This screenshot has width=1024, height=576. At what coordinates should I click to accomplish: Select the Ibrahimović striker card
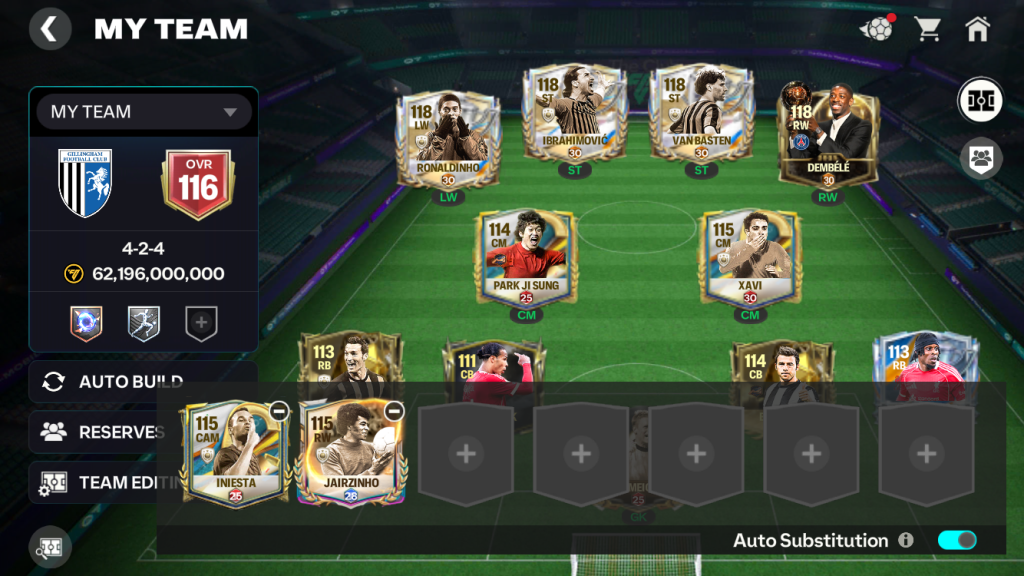[x=574, y=115]
